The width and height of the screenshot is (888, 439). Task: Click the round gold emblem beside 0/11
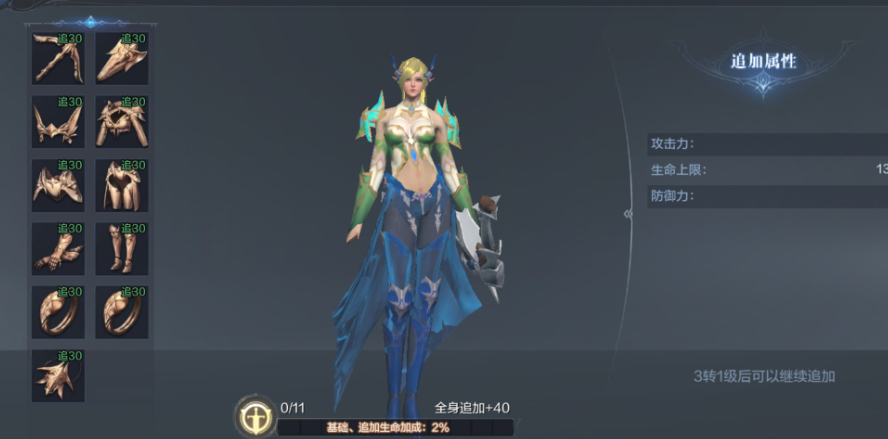[255, 414]
